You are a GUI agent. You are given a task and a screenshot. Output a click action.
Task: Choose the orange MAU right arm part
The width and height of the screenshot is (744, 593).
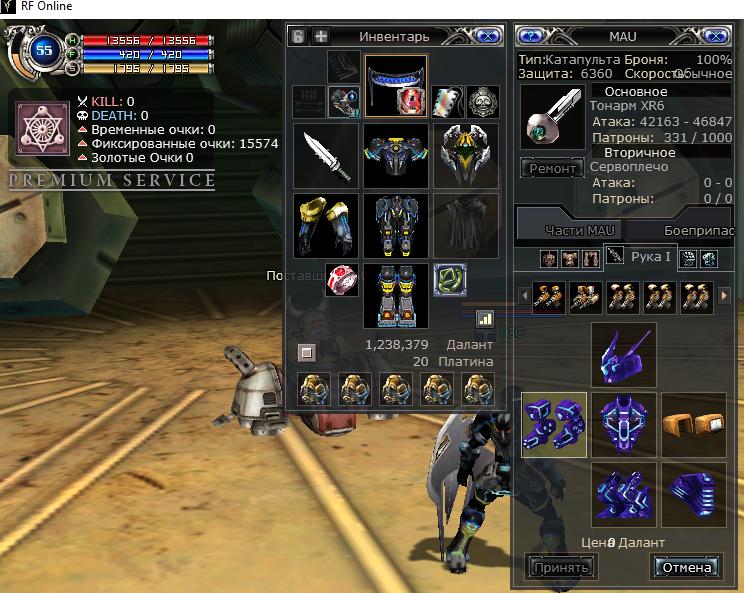(693, 424)
